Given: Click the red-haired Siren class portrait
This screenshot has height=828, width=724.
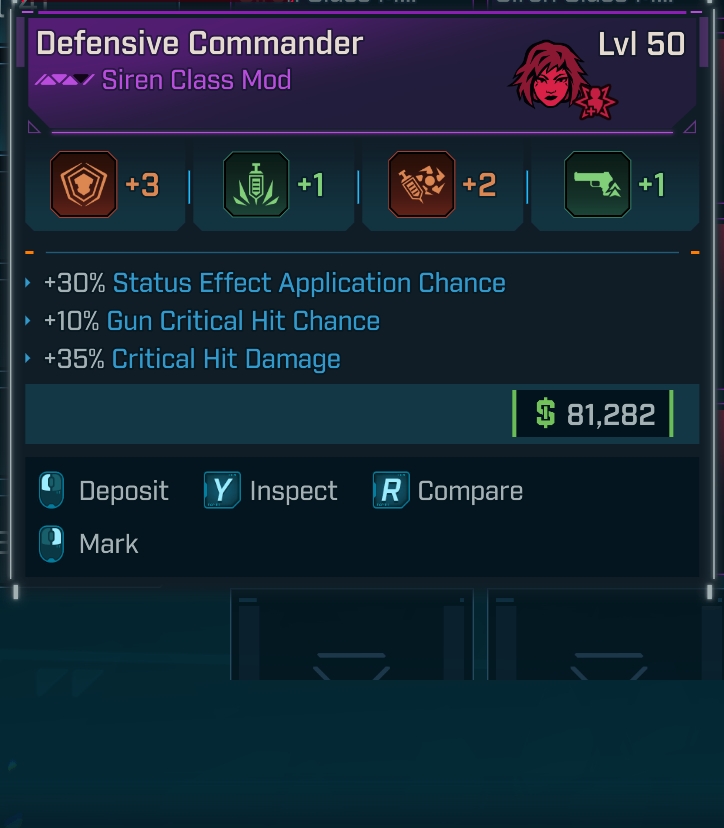Looking at the screenshot, I should (548, 76).
